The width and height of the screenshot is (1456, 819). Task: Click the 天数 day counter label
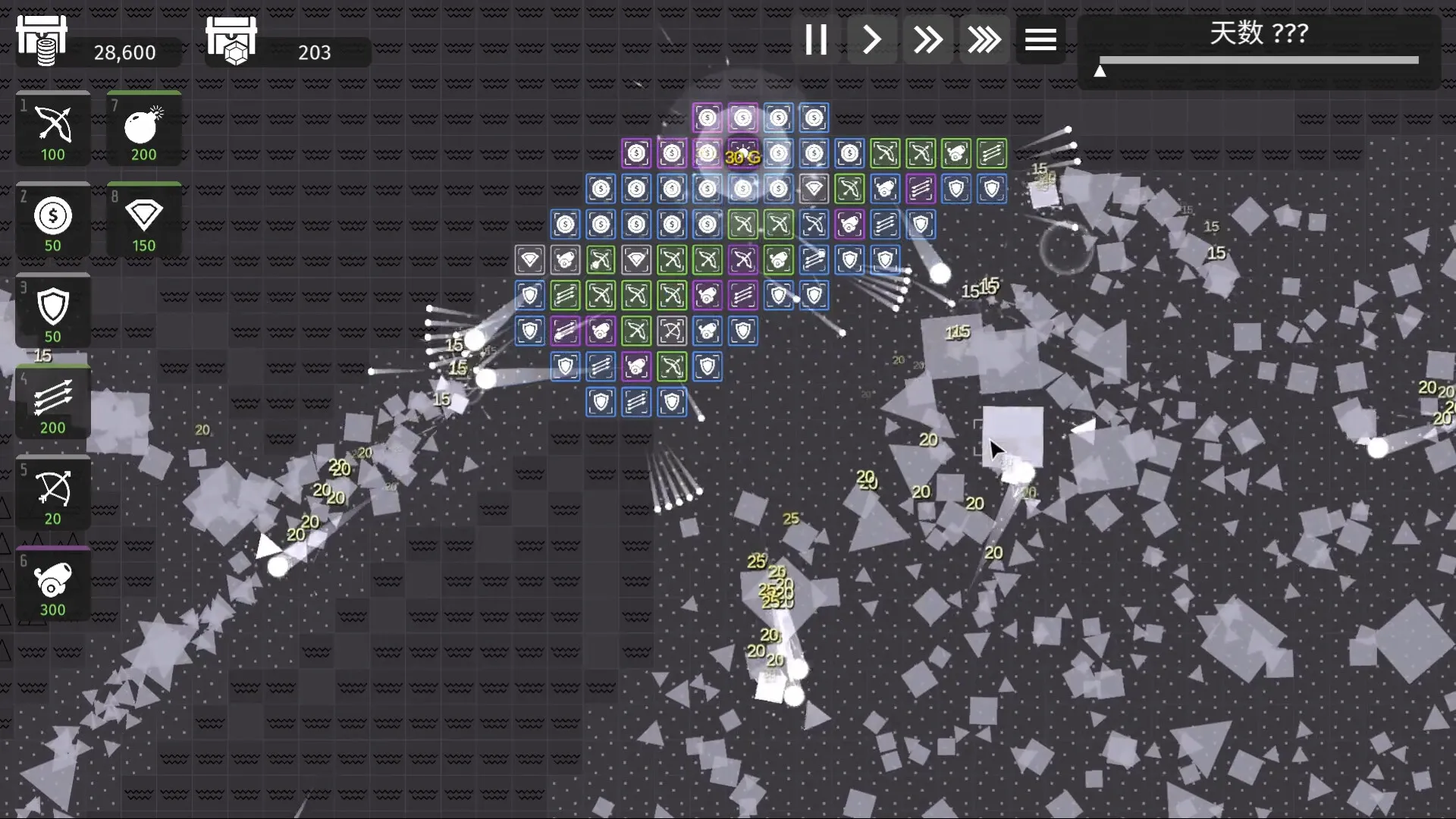[x=1258, y=33]
